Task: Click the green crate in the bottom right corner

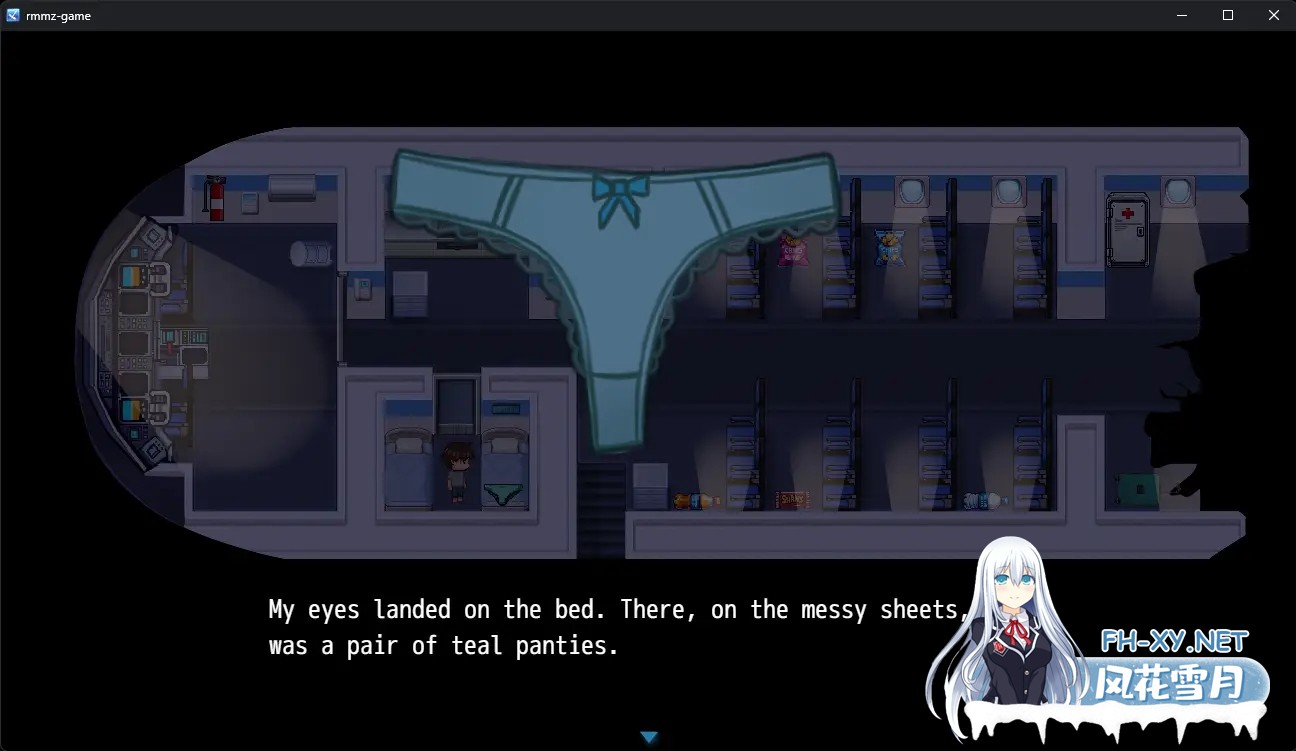Action: (1135, 487)
